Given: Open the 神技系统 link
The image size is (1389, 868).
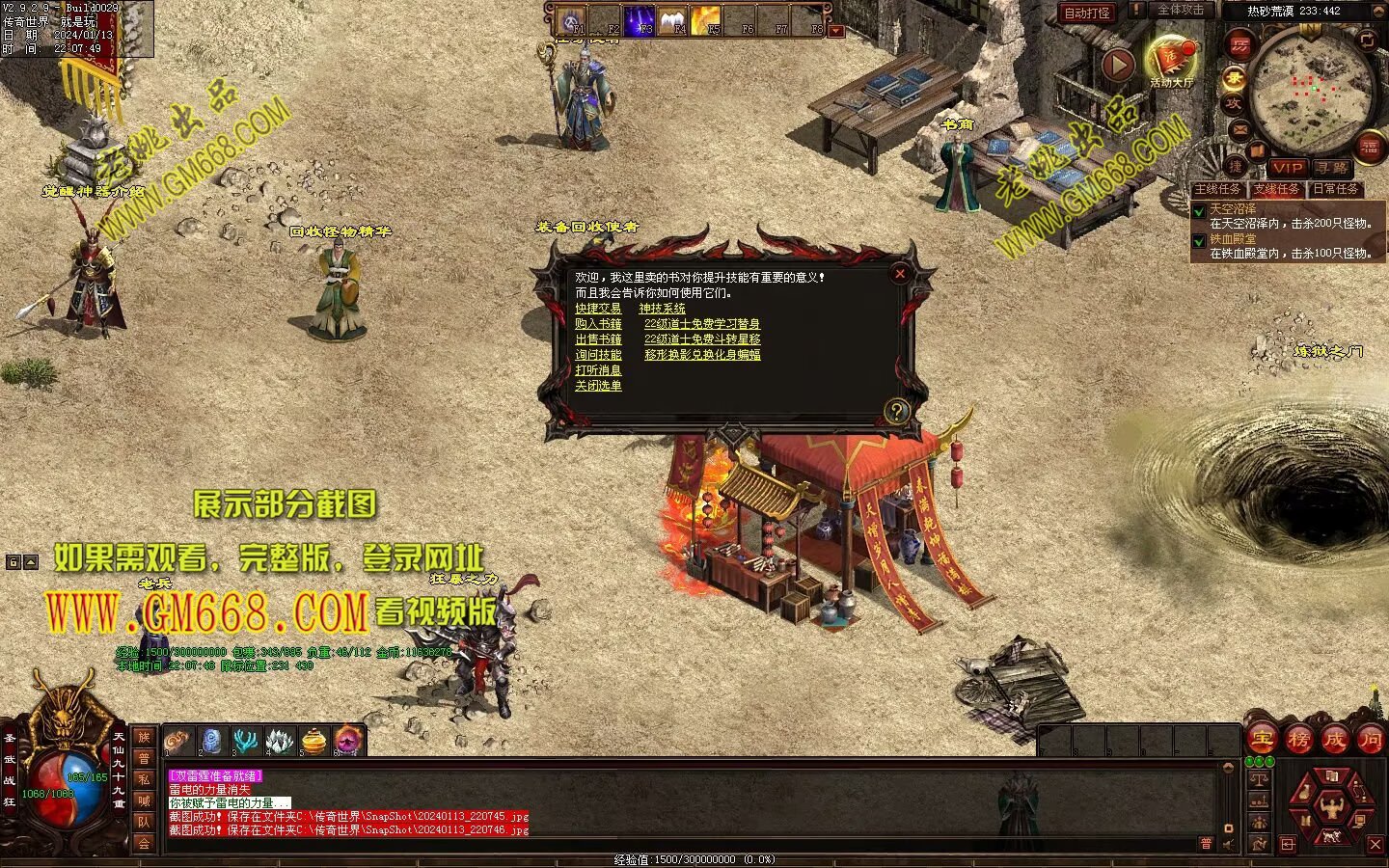Looking at the screenshot, I should point(662,309).
